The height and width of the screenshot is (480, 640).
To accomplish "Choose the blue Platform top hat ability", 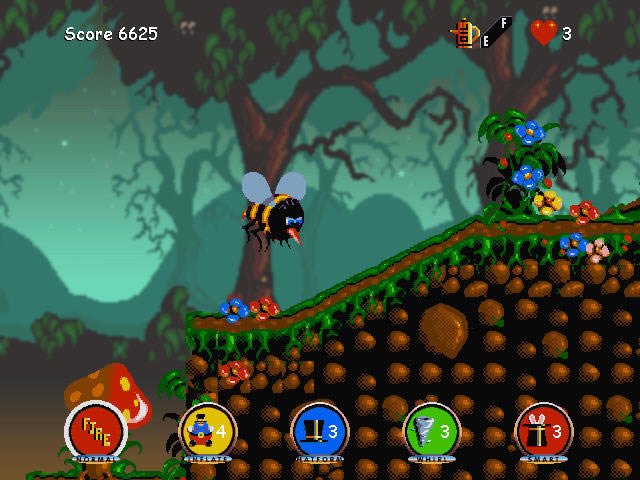I will coord(320,431).
